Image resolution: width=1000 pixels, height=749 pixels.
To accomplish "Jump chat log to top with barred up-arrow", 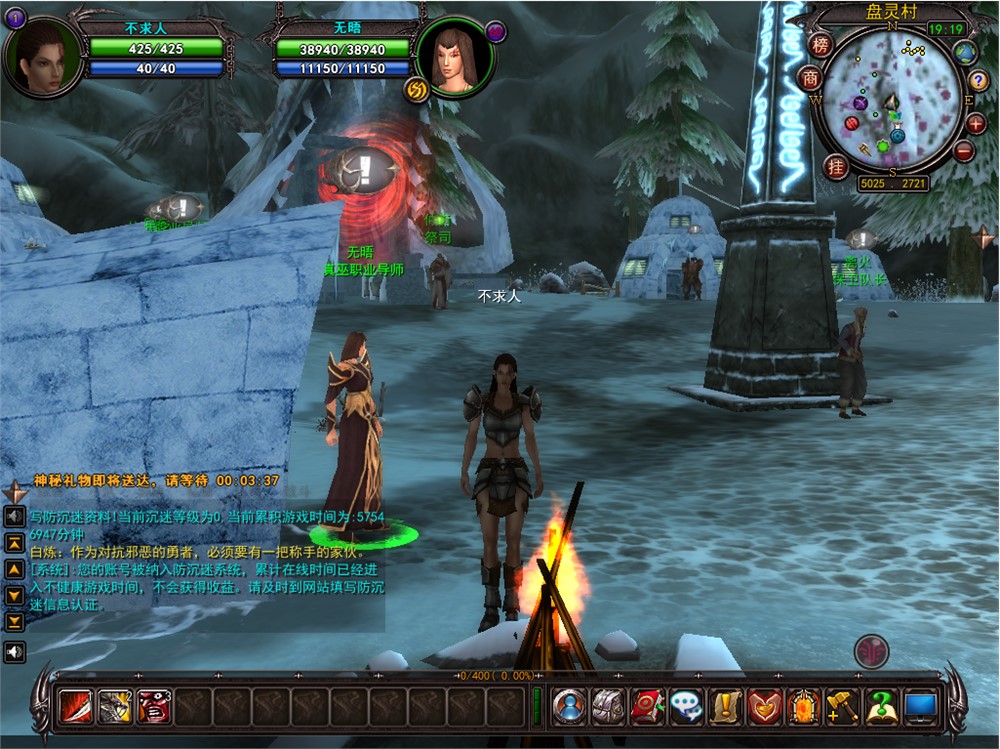I will [15, 543].
